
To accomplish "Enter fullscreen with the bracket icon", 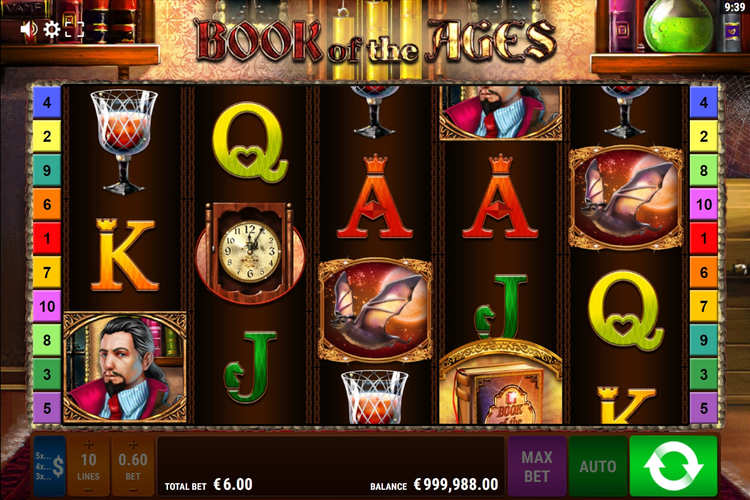I will click(75, 29).
